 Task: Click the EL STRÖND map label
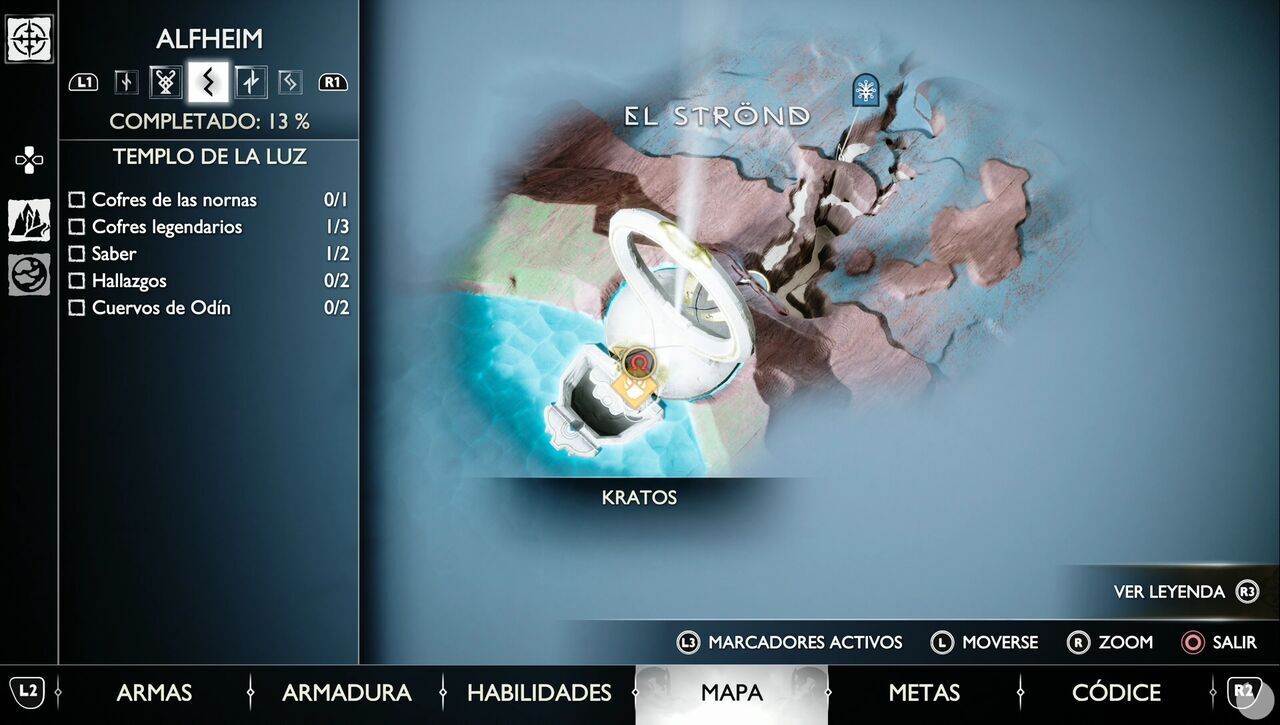[716, 114]
